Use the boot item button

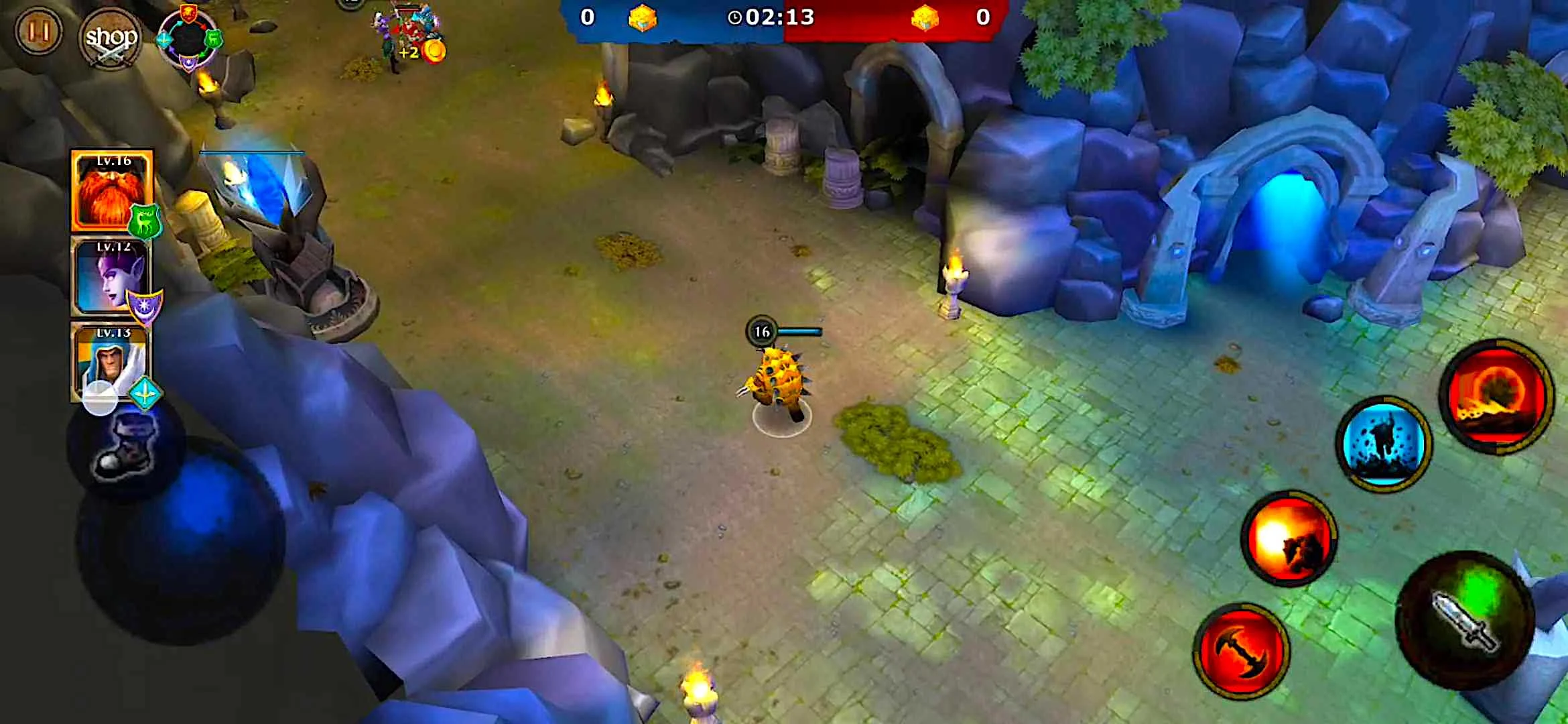tap(126, 447)
